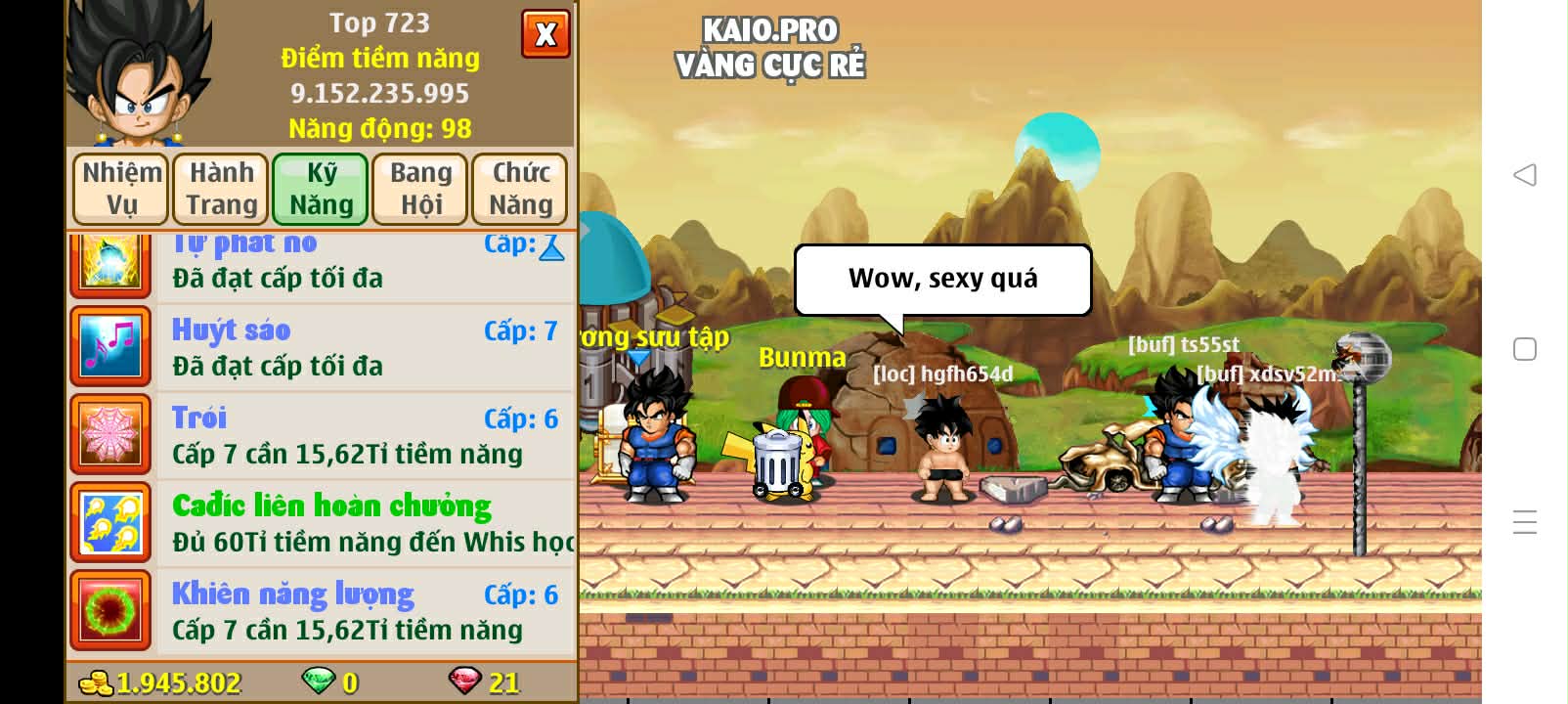Select the Tự phát nổ skill icon
Image resolution: width=1568 pixels, height=704 pixels.
(109, 259)
